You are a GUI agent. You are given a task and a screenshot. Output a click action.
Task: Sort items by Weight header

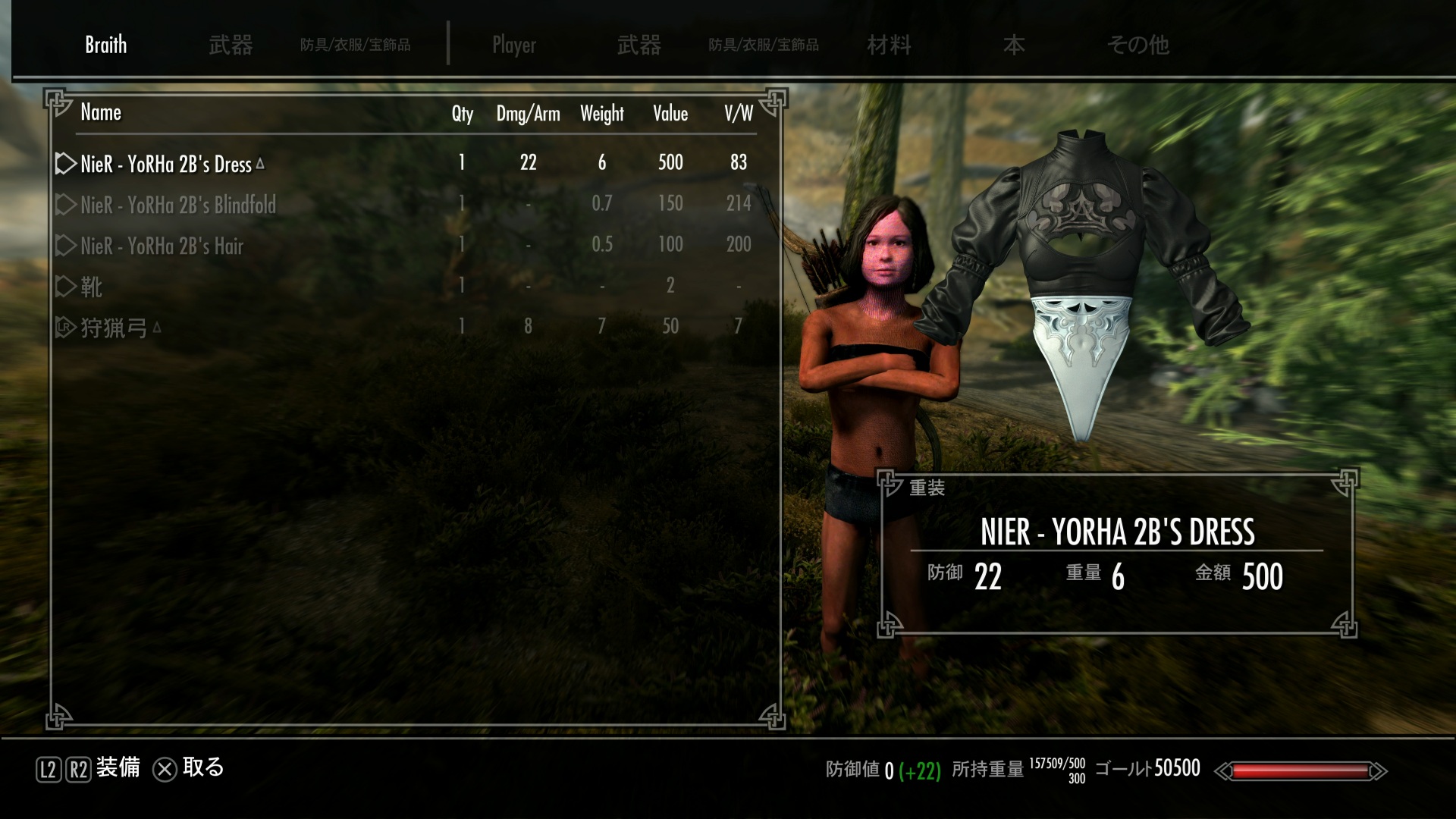pyautogui.click(x=601, y=114)
